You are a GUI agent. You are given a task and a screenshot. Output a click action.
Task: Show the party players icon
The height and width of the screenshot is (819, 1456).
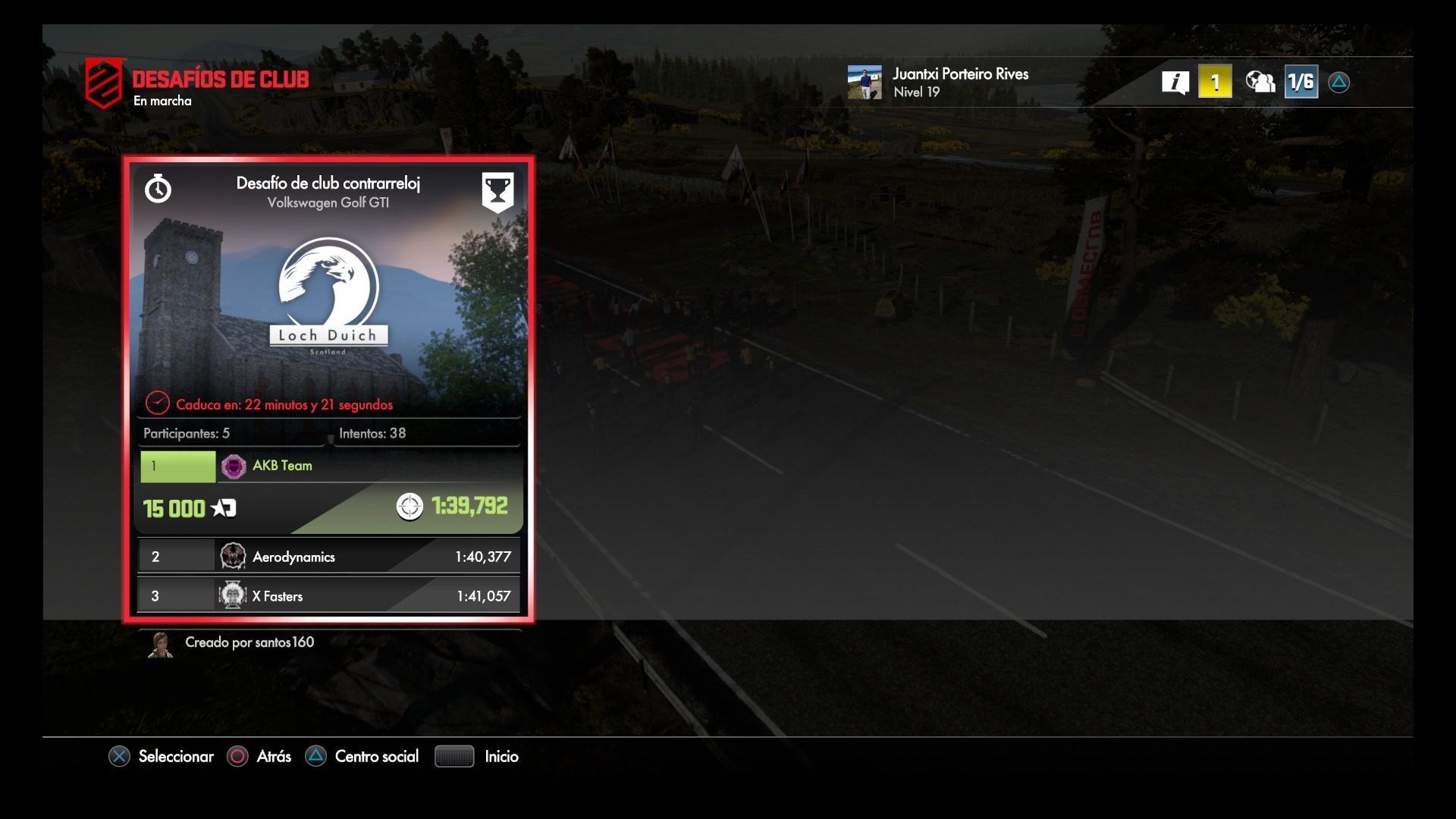tap(1260, 82)
